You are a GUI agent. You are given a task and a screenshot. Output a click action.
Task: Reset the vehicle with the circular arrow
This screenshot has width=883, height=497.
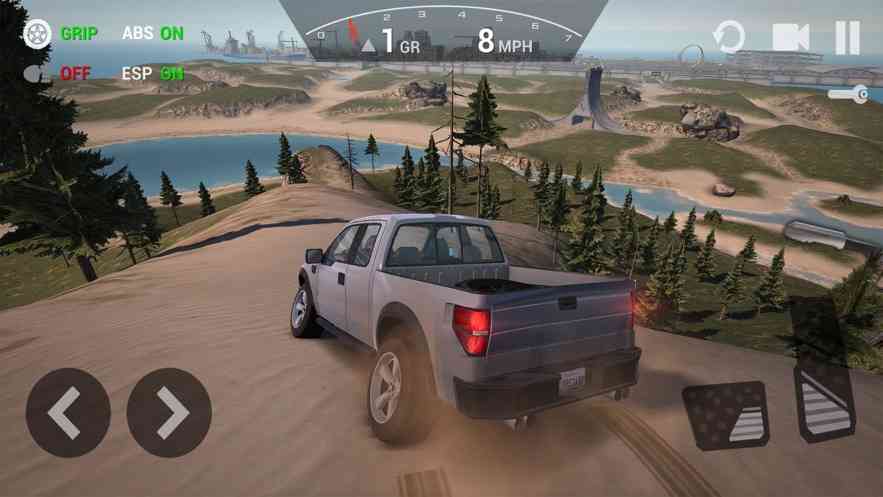(x=728, y=38)
